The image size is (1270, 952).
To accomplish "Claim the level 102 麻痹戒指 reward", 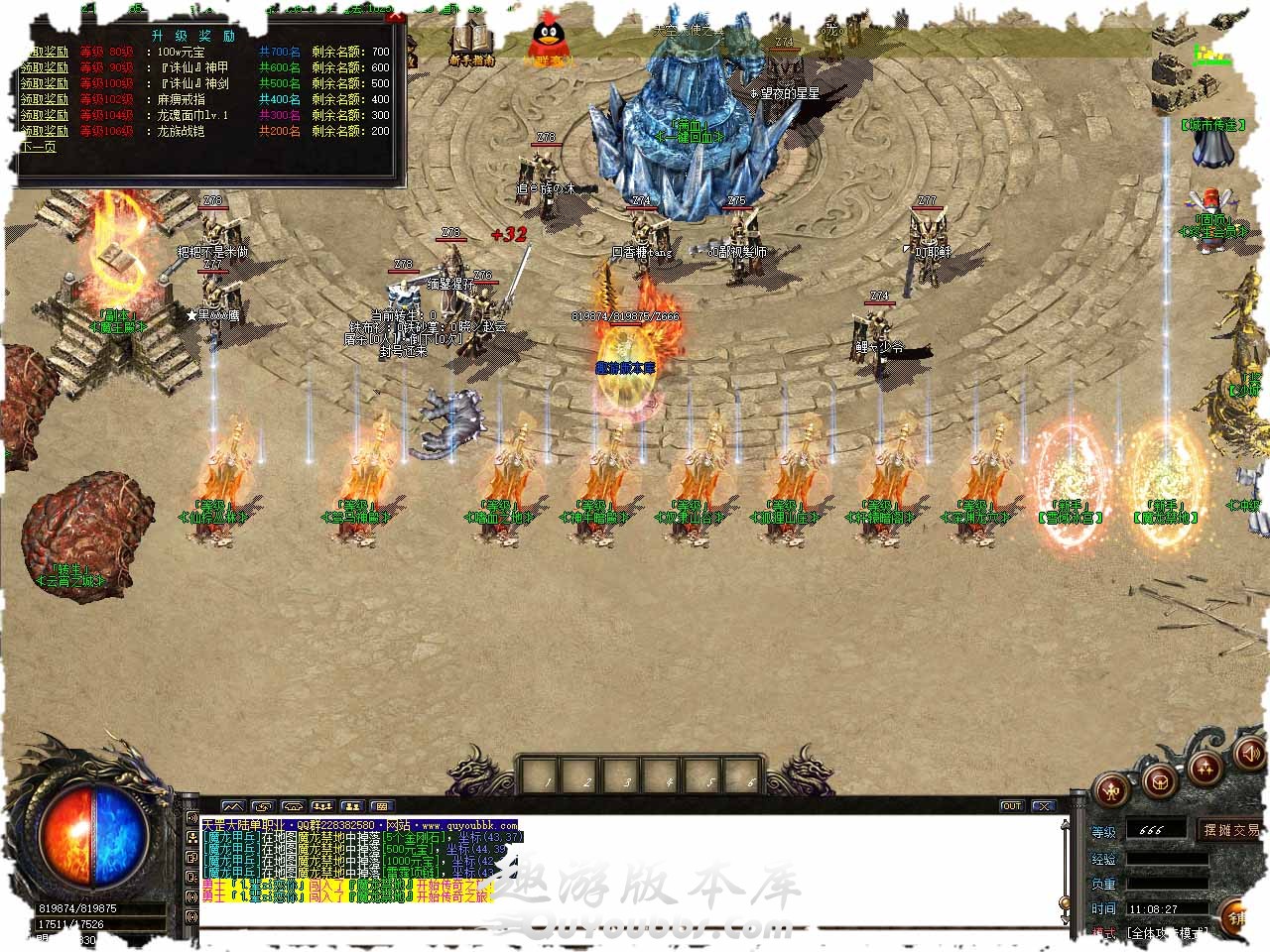I will pyautogui.click(x=45, y=99).
